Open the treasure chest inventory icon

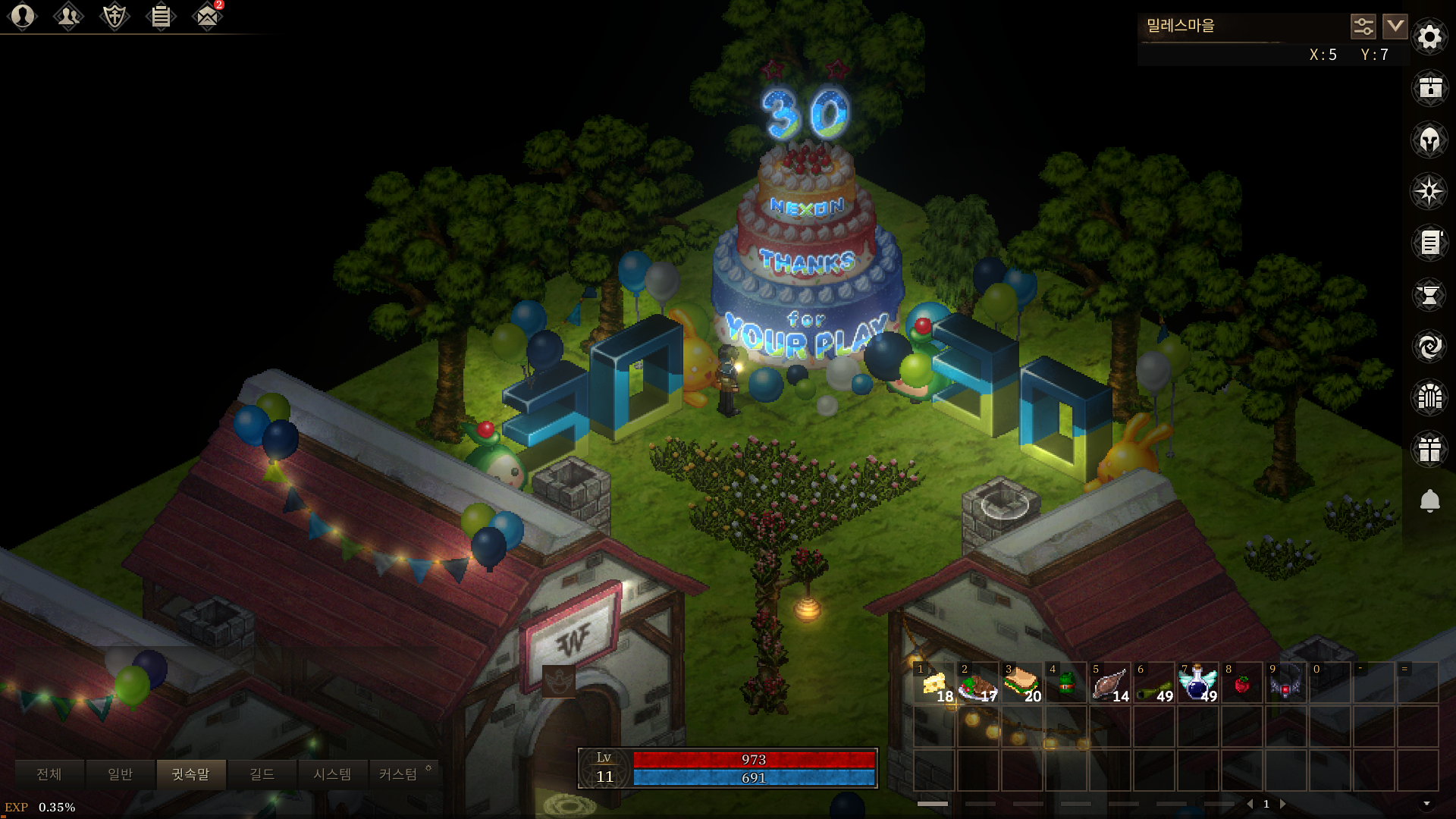tap(1429, 88)
